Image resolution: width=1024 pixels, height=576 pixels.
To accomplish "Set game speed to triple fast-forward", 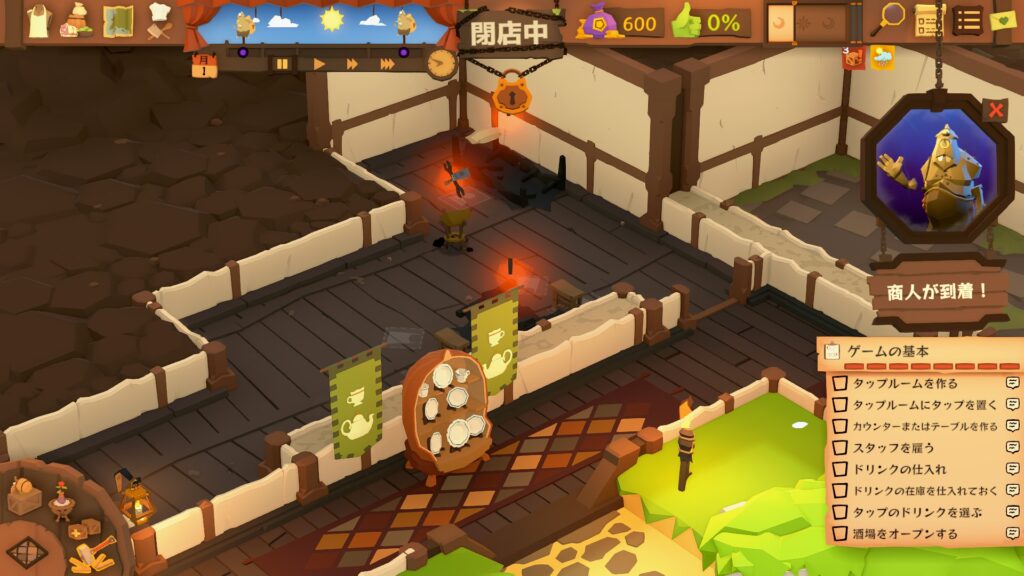I will [387, 64].
